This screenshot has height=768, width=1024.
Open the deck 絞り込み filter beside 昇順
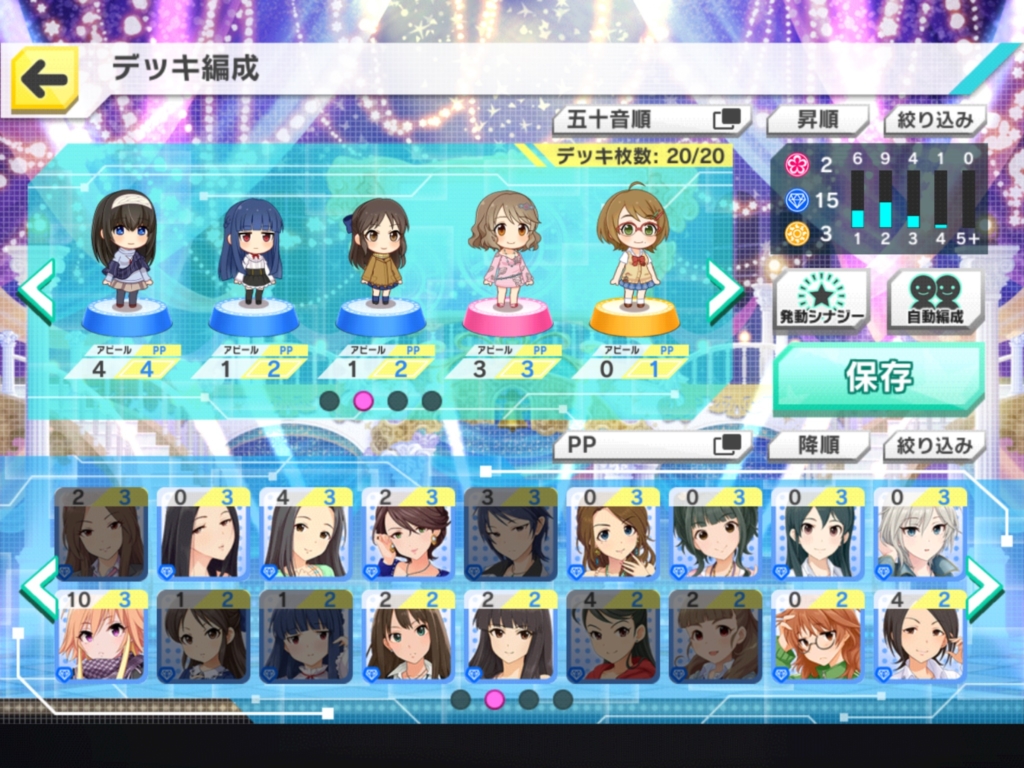coord(934,120)
